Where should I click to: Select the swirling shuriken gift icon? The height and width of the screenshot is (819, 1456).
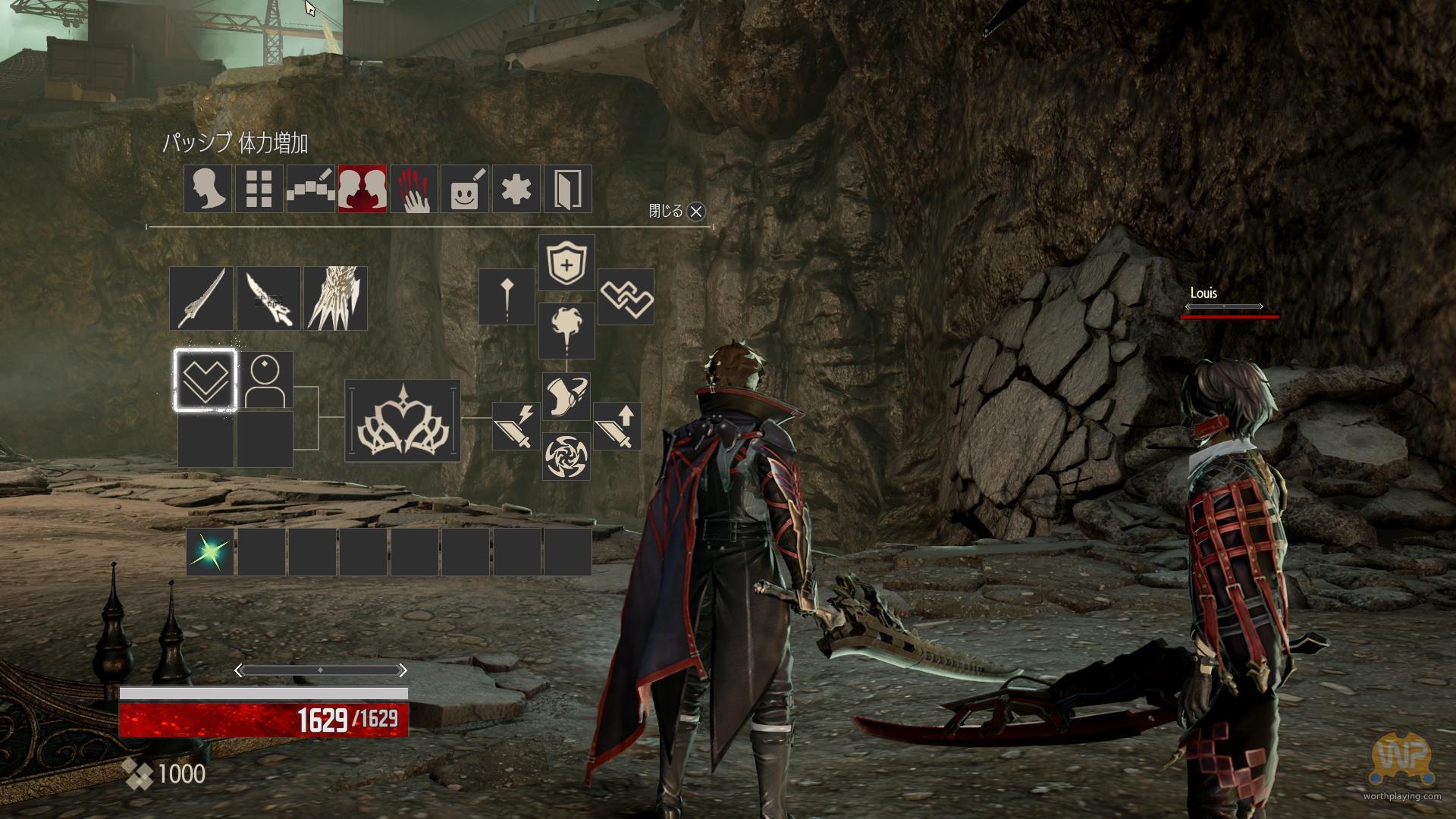(566, 457)
